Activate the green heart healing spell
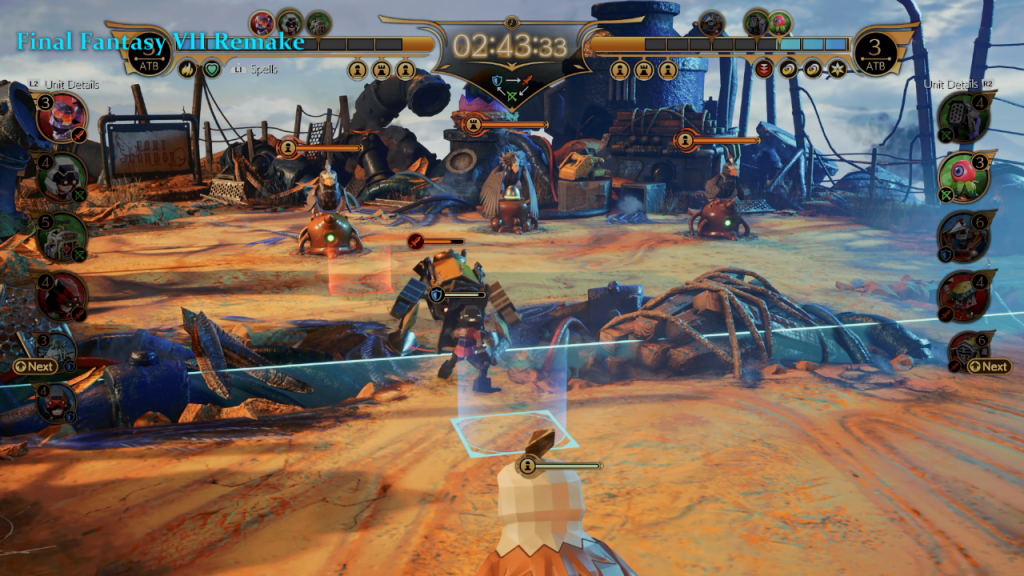This screenshot has height=576, width=1024. coord(212,70)
